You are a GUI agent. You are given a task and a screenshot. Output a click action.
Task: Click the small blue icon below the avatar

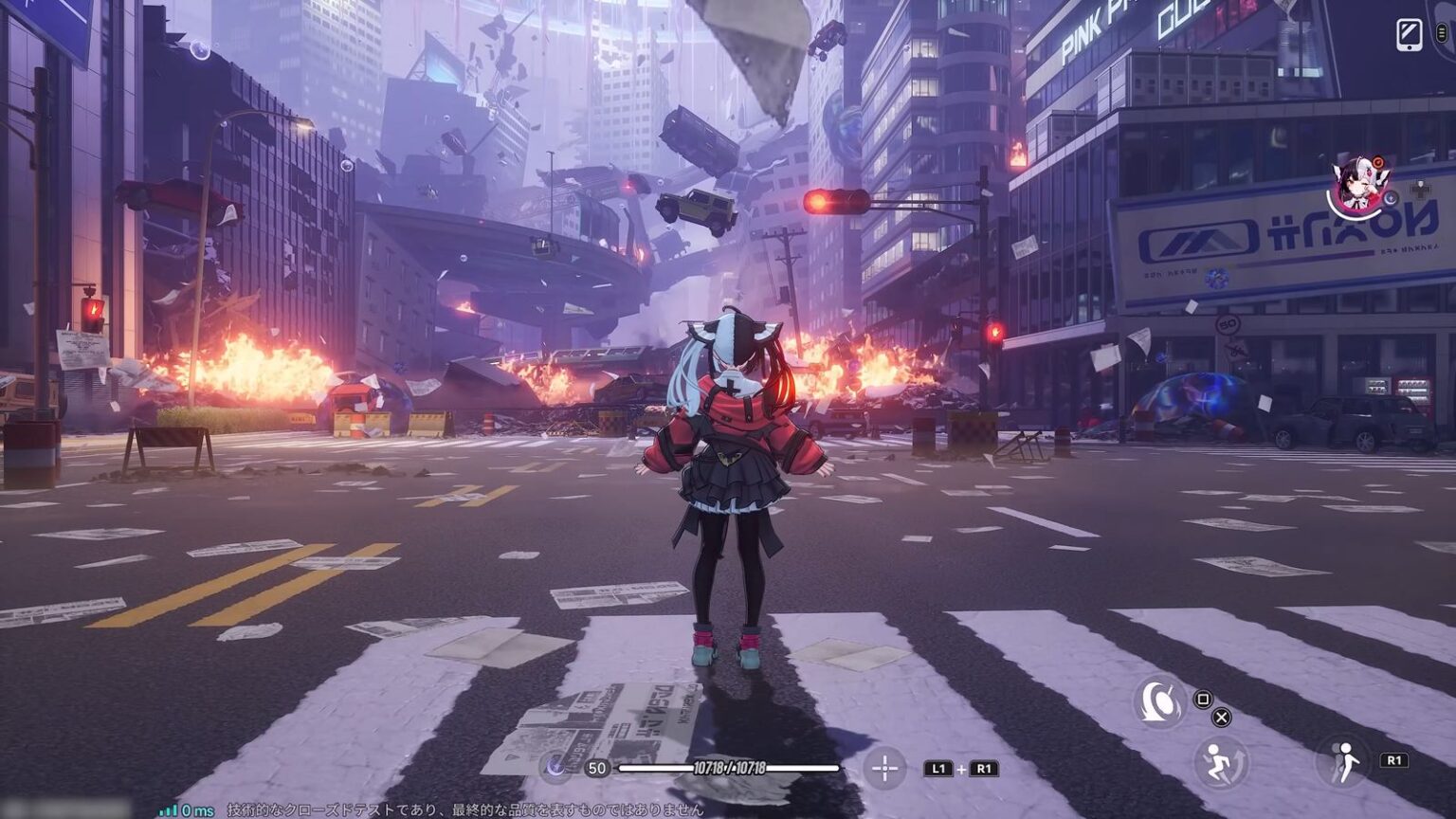(1390, 197)
